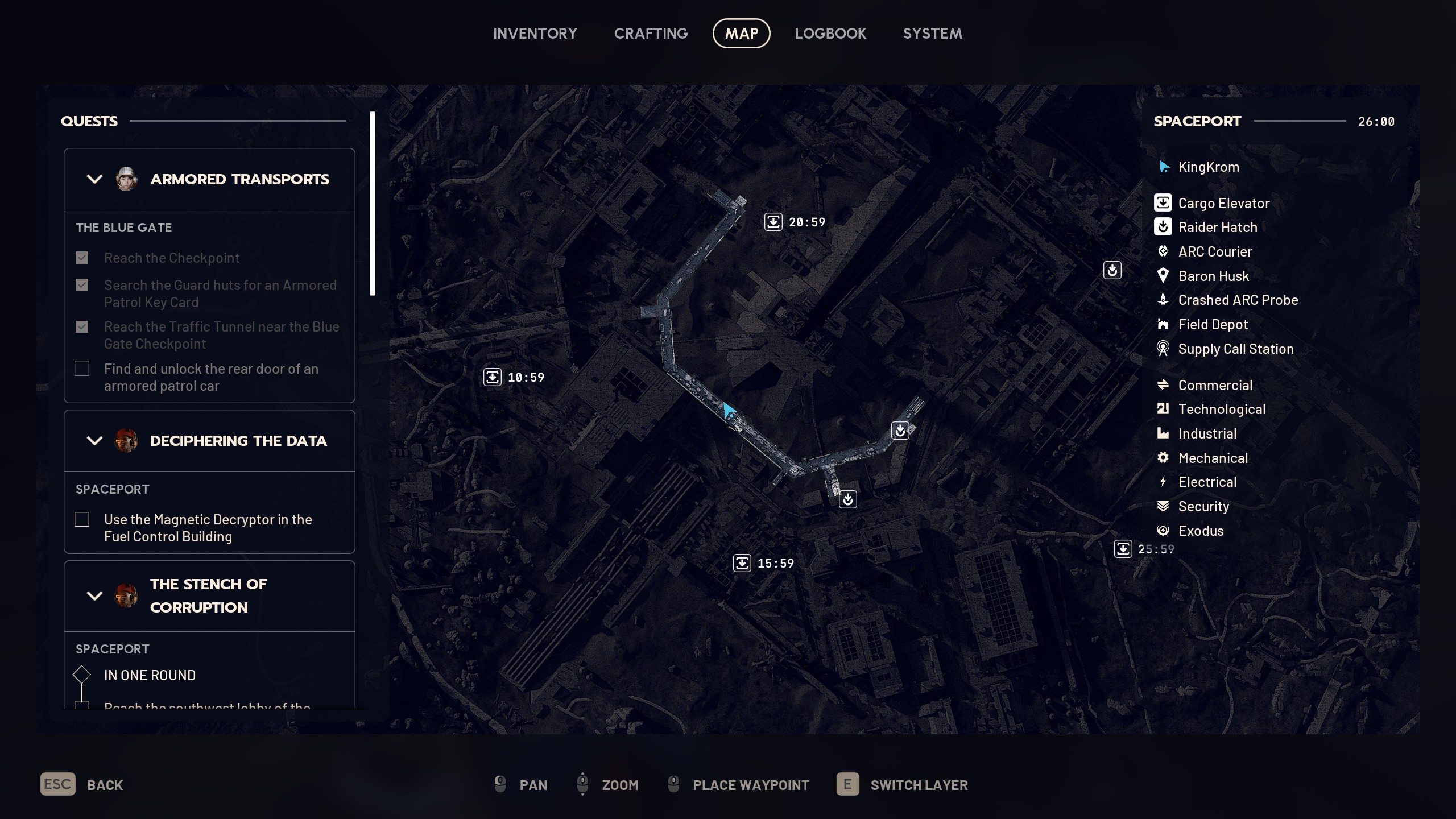Collapse the Armored Transports quest
Image resolution: width=1456 pixels, height=819 pixels.
tap(94, 179)
